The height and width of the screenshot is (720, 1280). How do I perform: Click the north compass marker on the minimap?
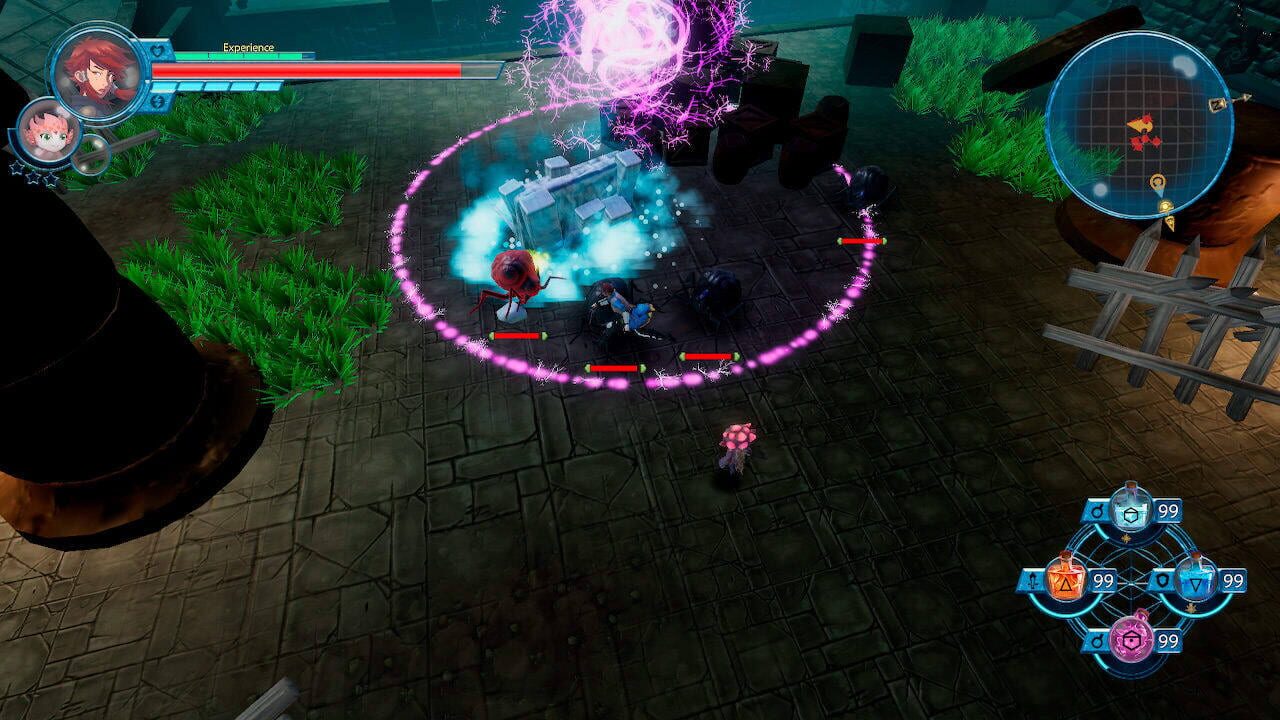click(x=1216, y=102)
